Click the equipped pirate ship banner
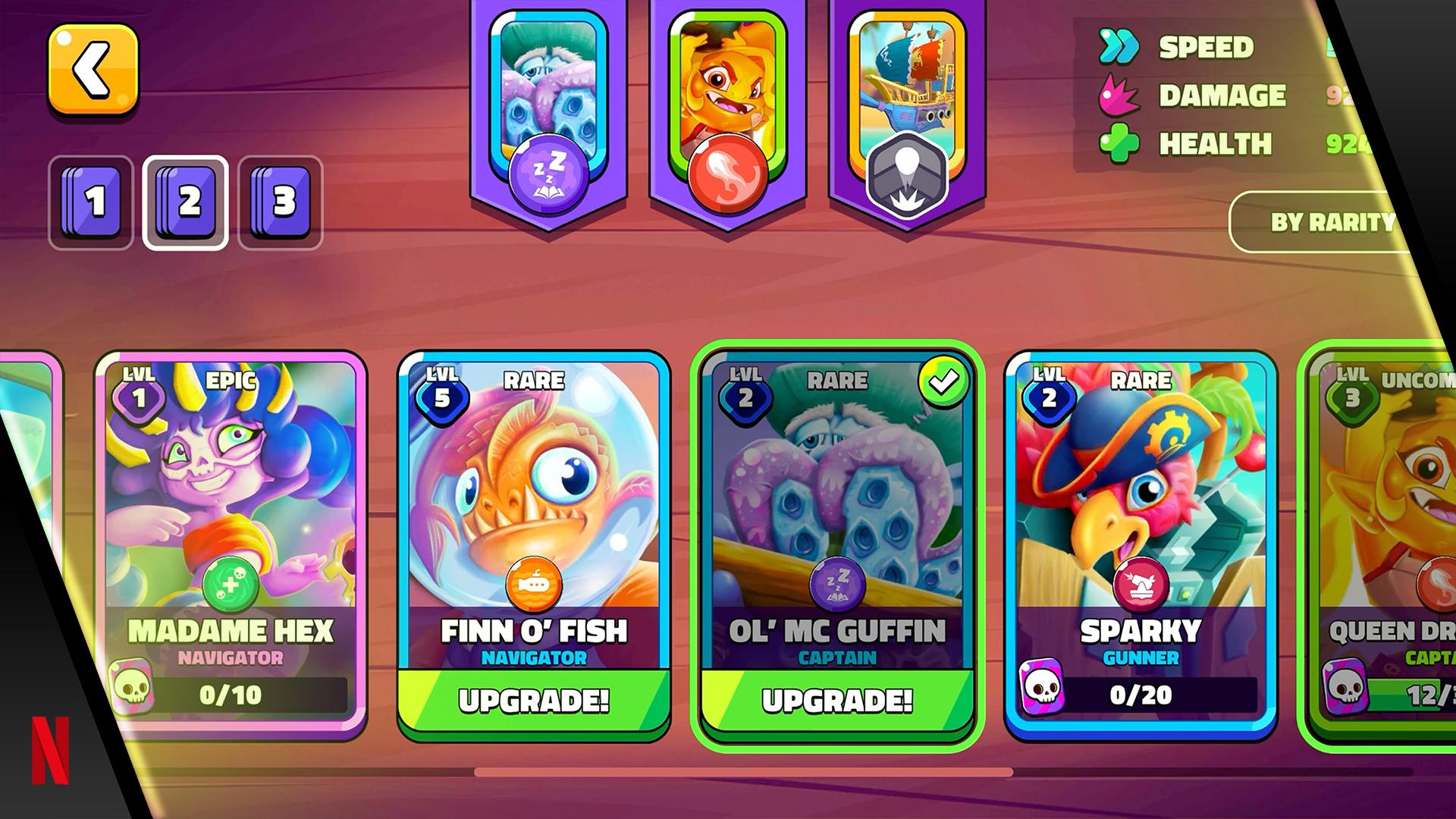Viewport: 1456px width, 819px height. [907, 106]
